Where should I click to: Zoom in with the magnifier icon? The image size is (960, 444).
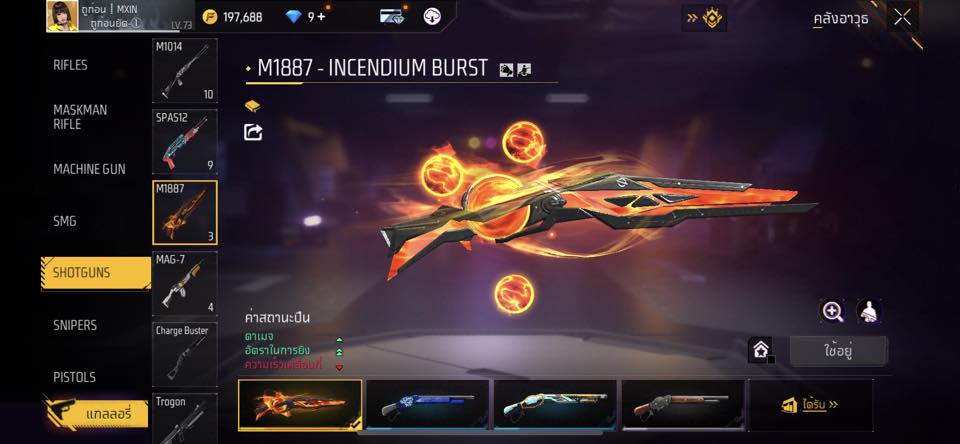(x=832, y=311)
